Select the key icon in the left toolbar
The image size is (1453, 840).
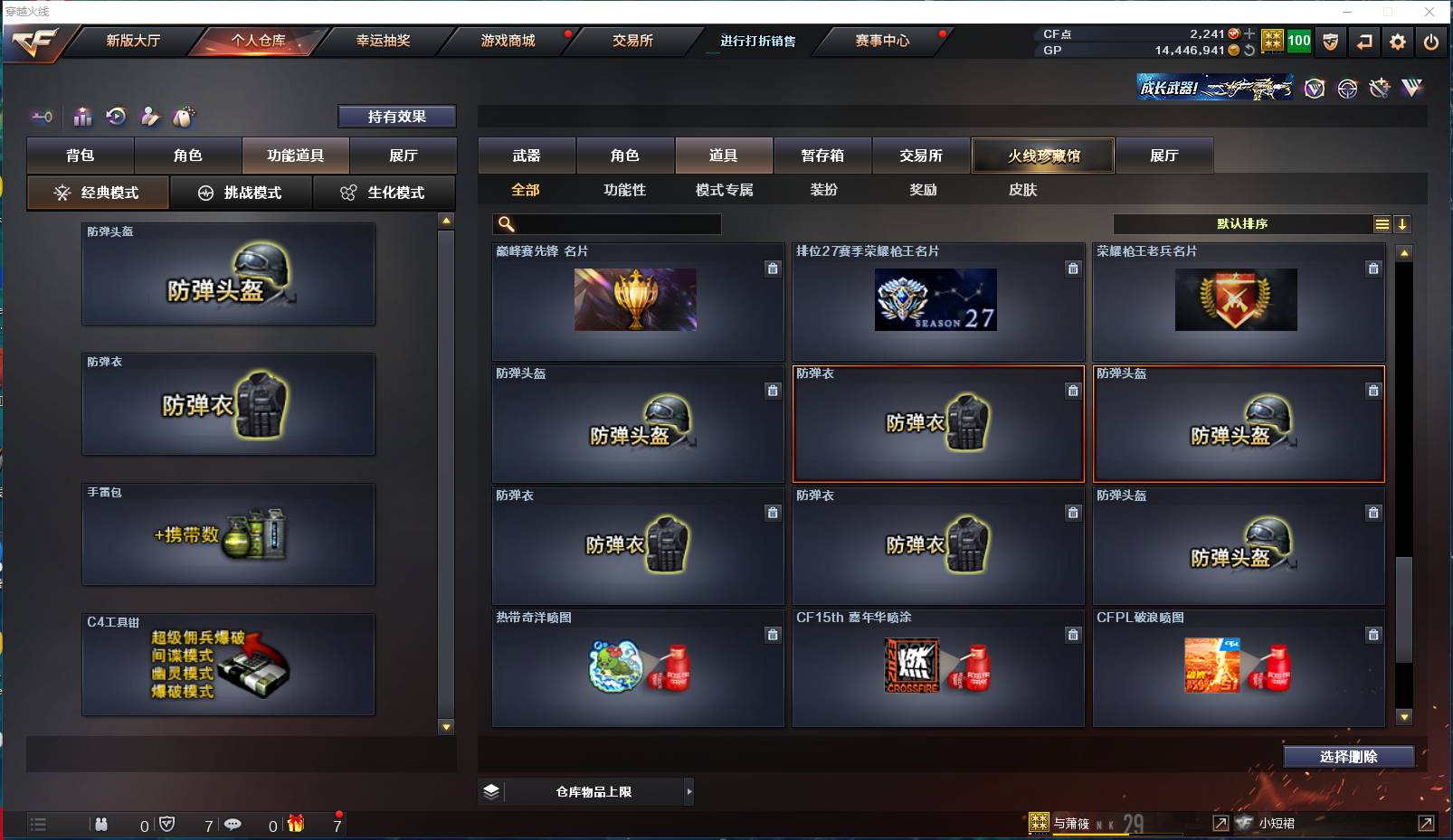click(x=42, y=116)
